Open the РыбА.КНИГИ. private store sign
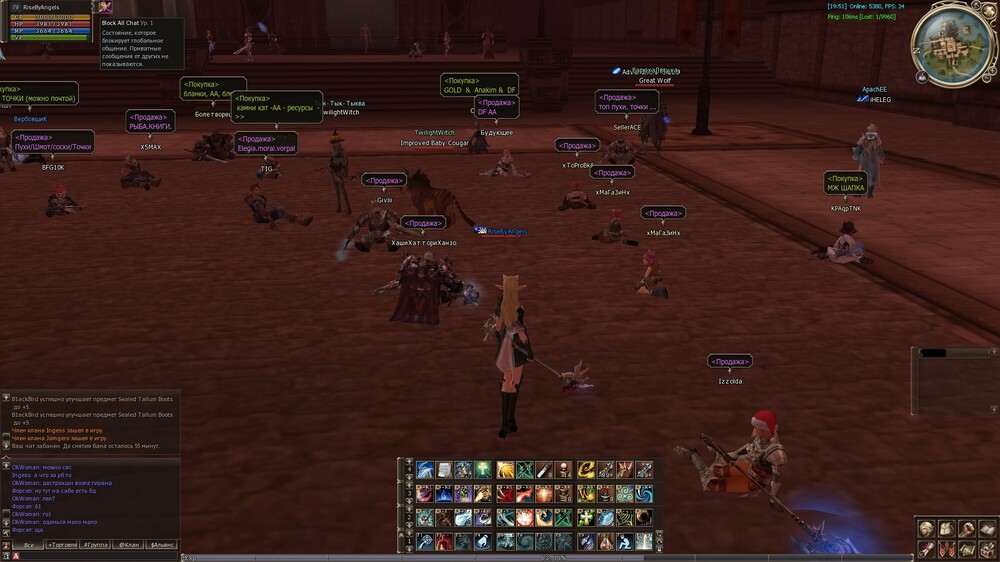This screenshot has width=1000, height=562. (151, 121)
